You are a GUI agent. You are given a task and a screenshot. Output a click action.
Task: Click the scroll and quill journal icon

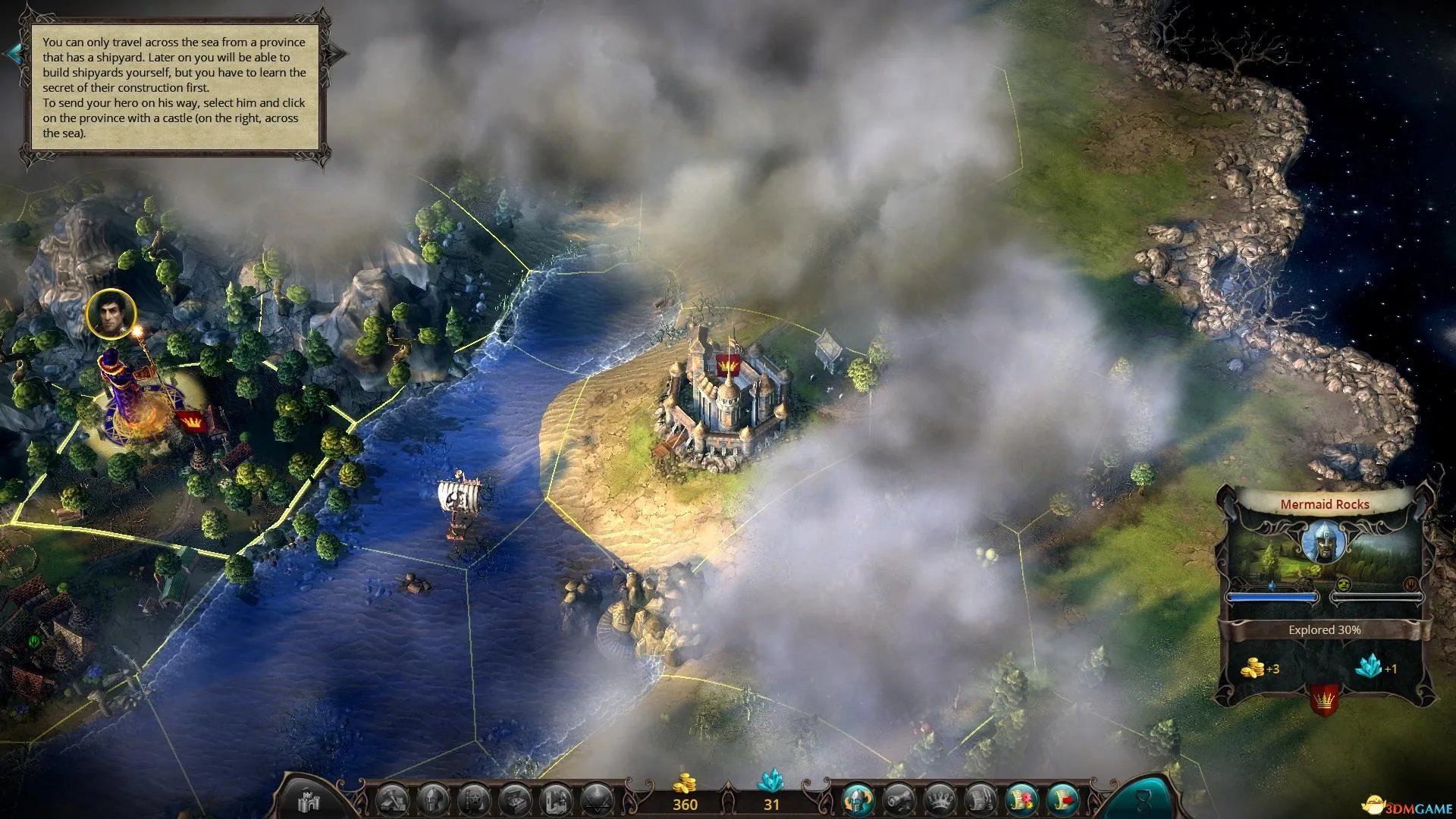click(981, 799)
